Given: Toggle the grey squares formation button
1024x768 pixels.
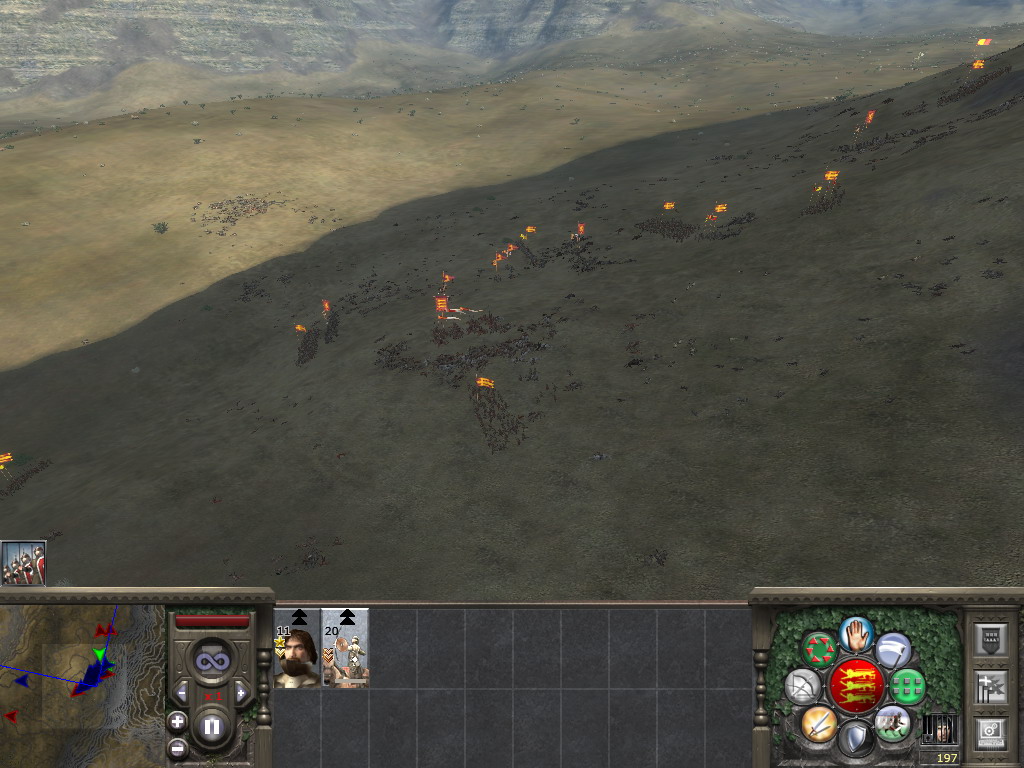Looking at the screenshot, I should [907, 687].
